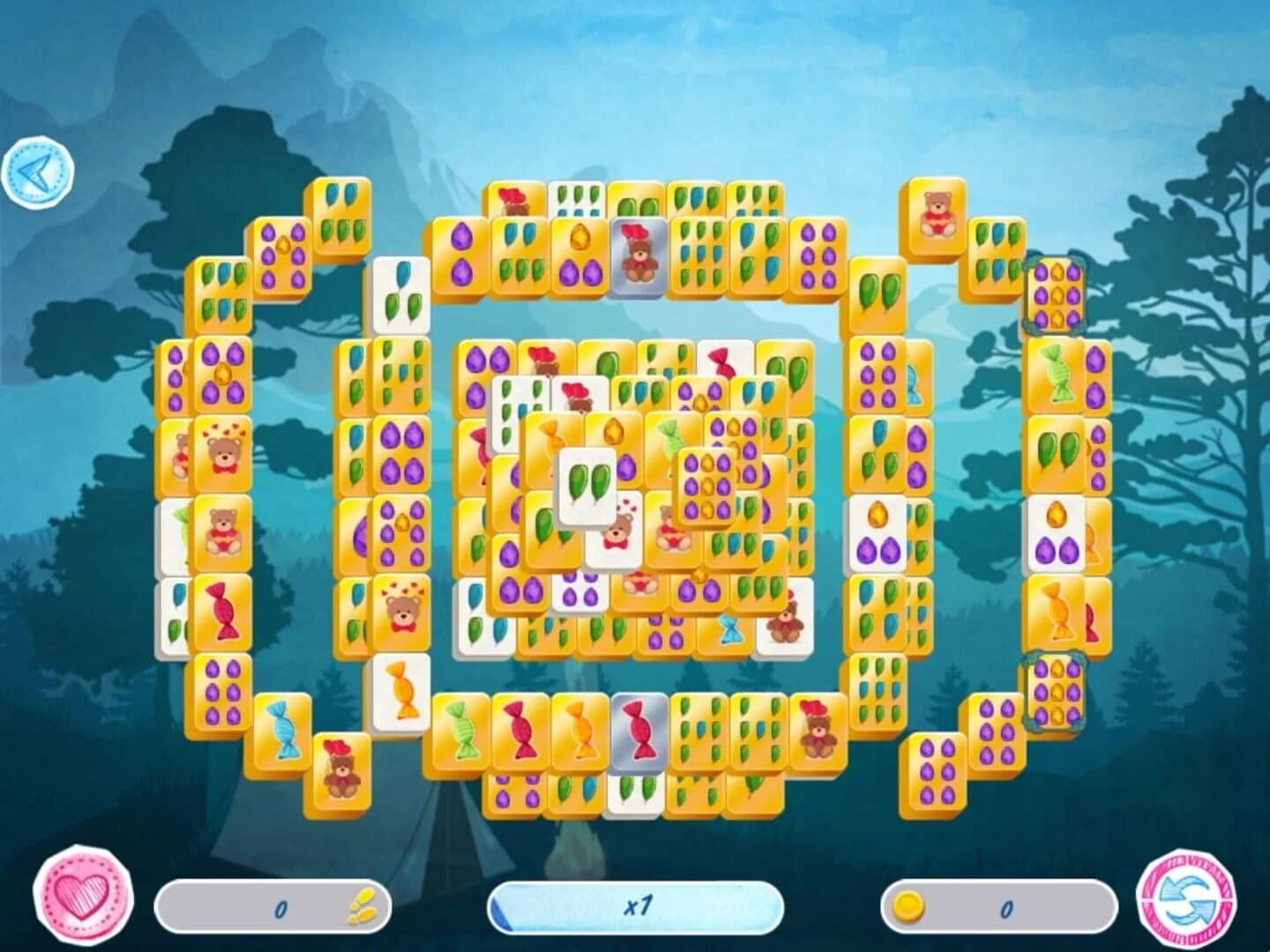Click the teddy bear tile in top right corner

[934, 212]
